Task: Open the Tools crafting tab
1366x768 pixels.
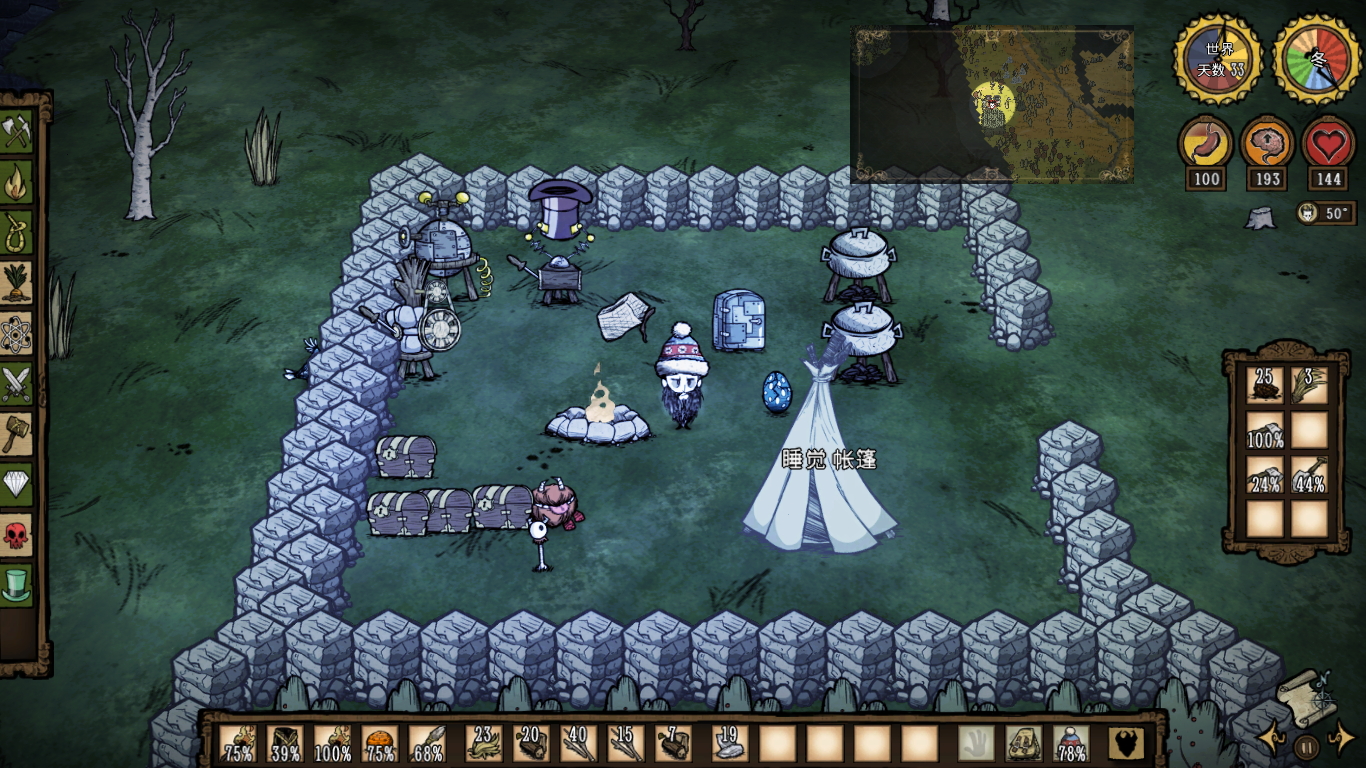Action: [x=17, y=132]
